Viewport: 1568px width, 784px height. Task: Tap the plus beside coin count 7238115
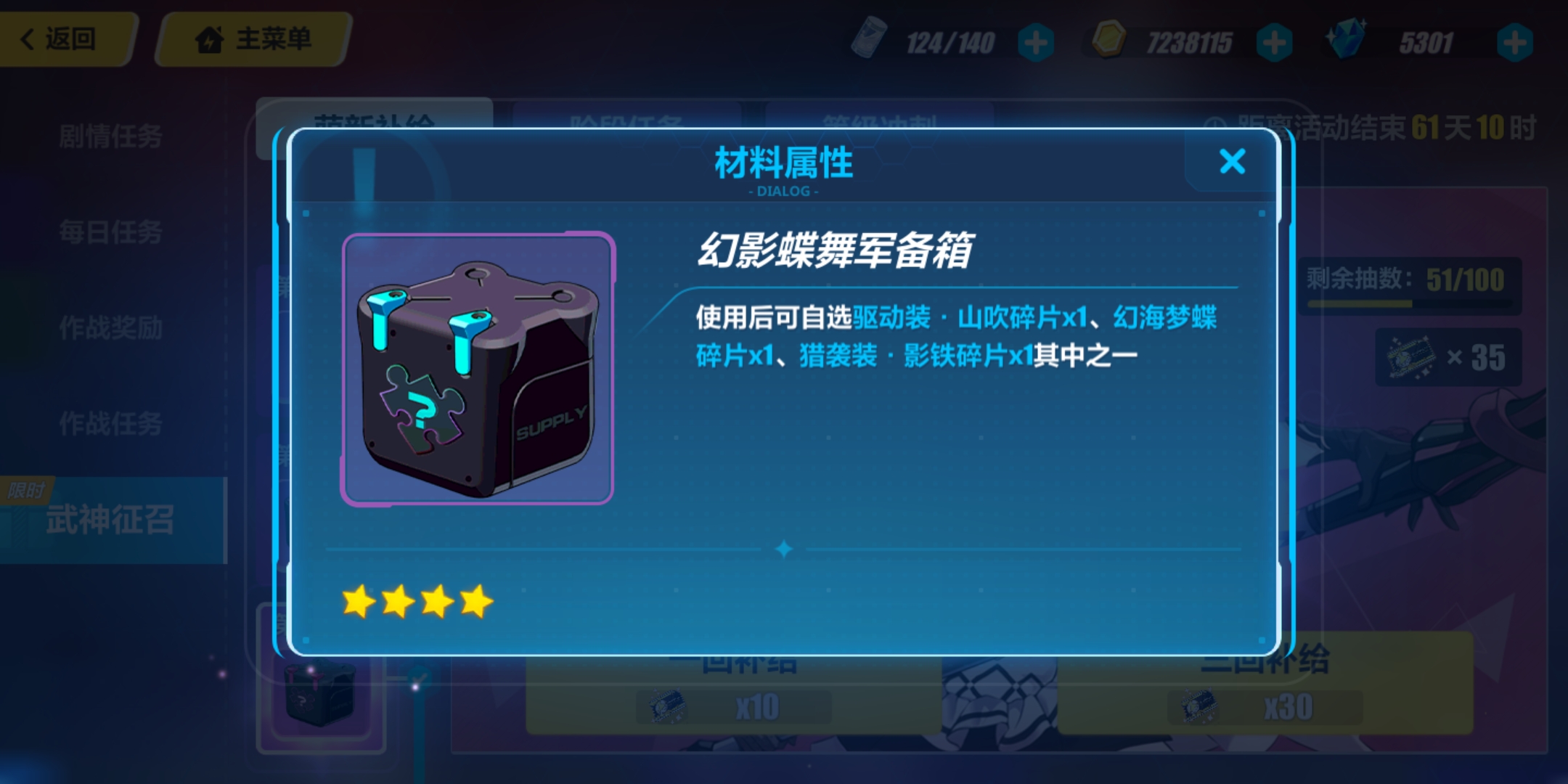point(1275,42)
